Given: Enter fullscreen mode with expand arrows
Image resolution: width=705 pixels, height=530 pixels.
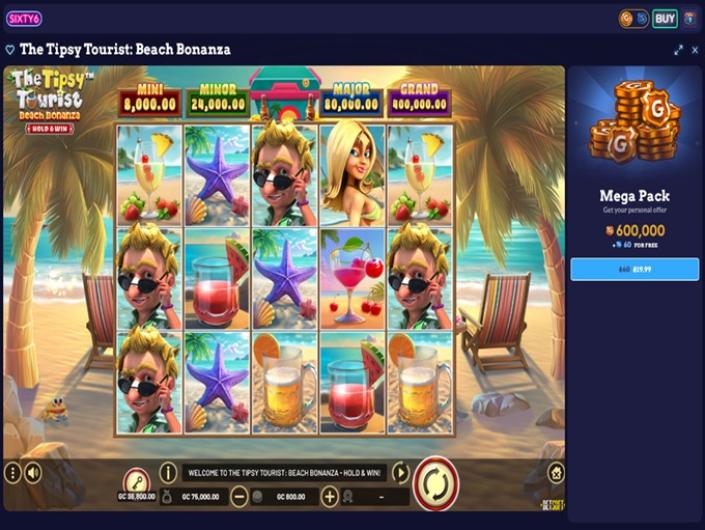Looking at the screenshot, I should [679, 49].
